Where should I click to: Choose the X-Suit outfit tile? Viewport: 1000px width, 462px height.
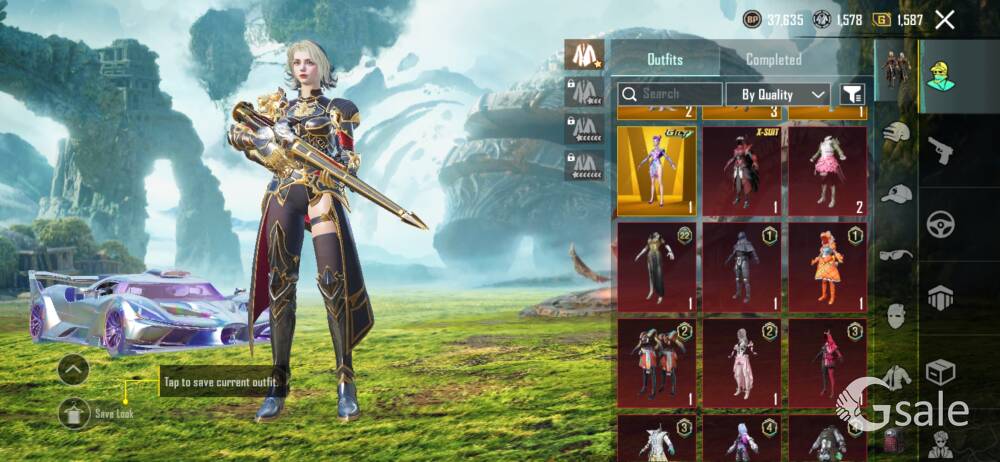tap(741, 171)
